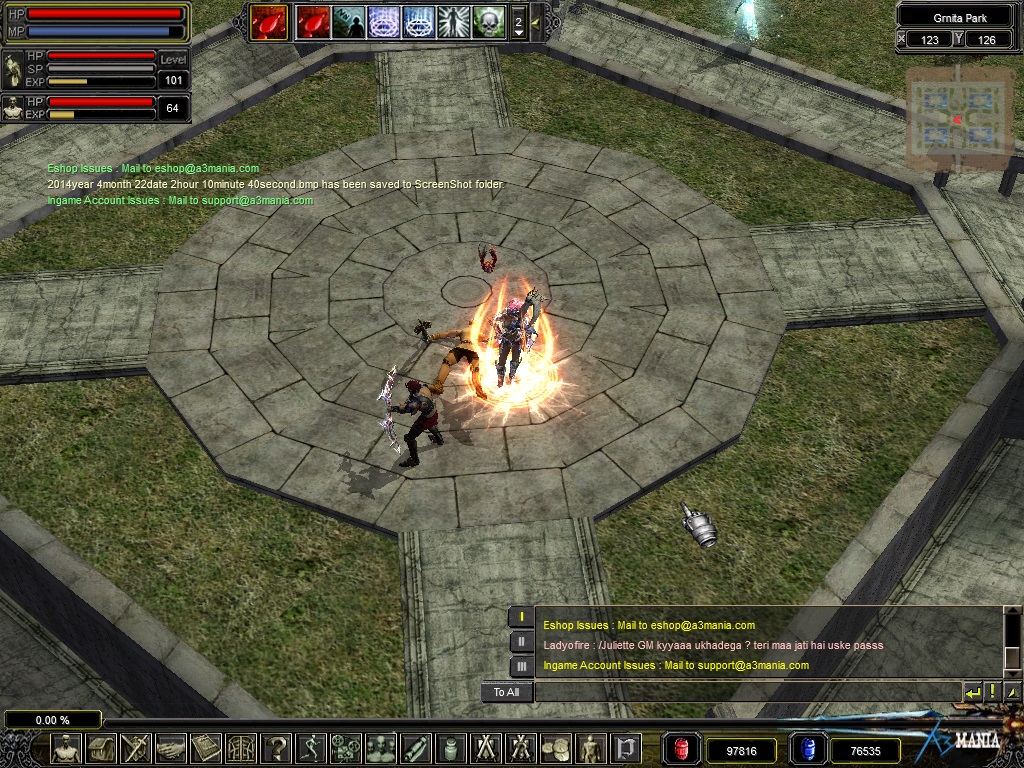Use the glowing white figure buff skill
Screen dimensions: 1024x768
pos(452,22)
